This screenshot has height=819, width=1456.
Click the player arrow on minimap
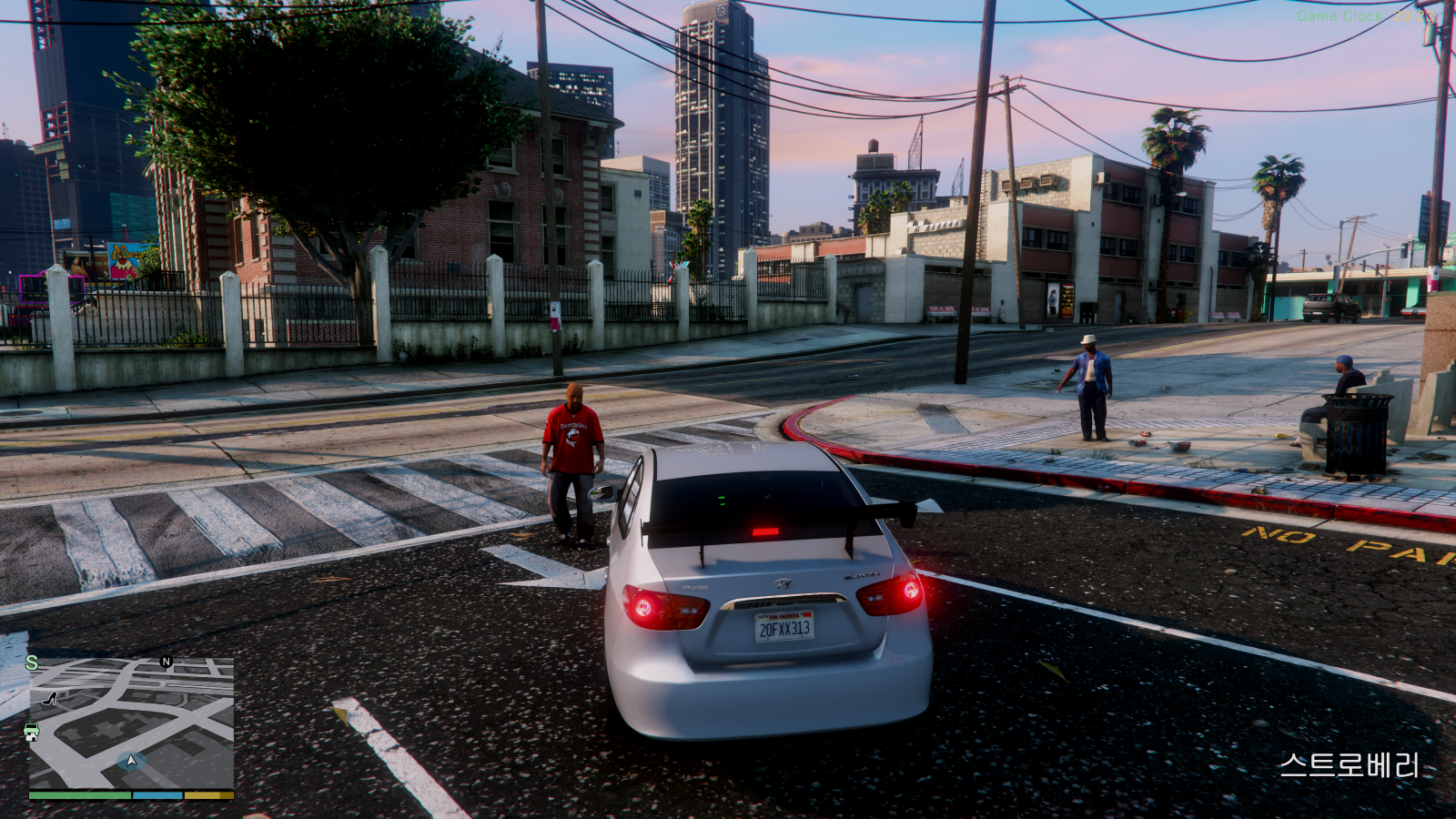(x=131, y=760)
